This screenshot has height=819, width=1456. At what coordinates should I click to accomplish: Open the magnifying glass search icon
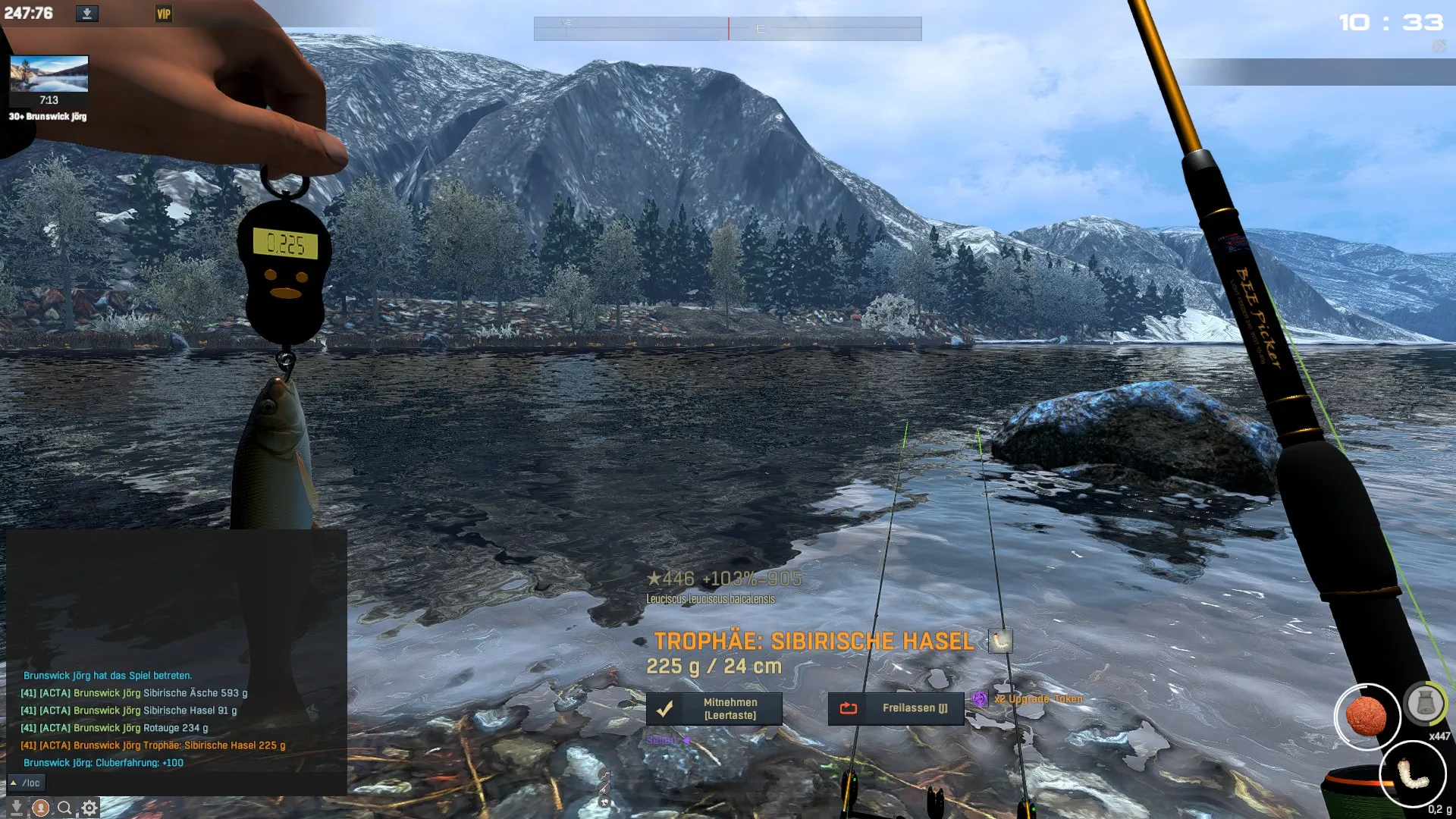[65, 808]
